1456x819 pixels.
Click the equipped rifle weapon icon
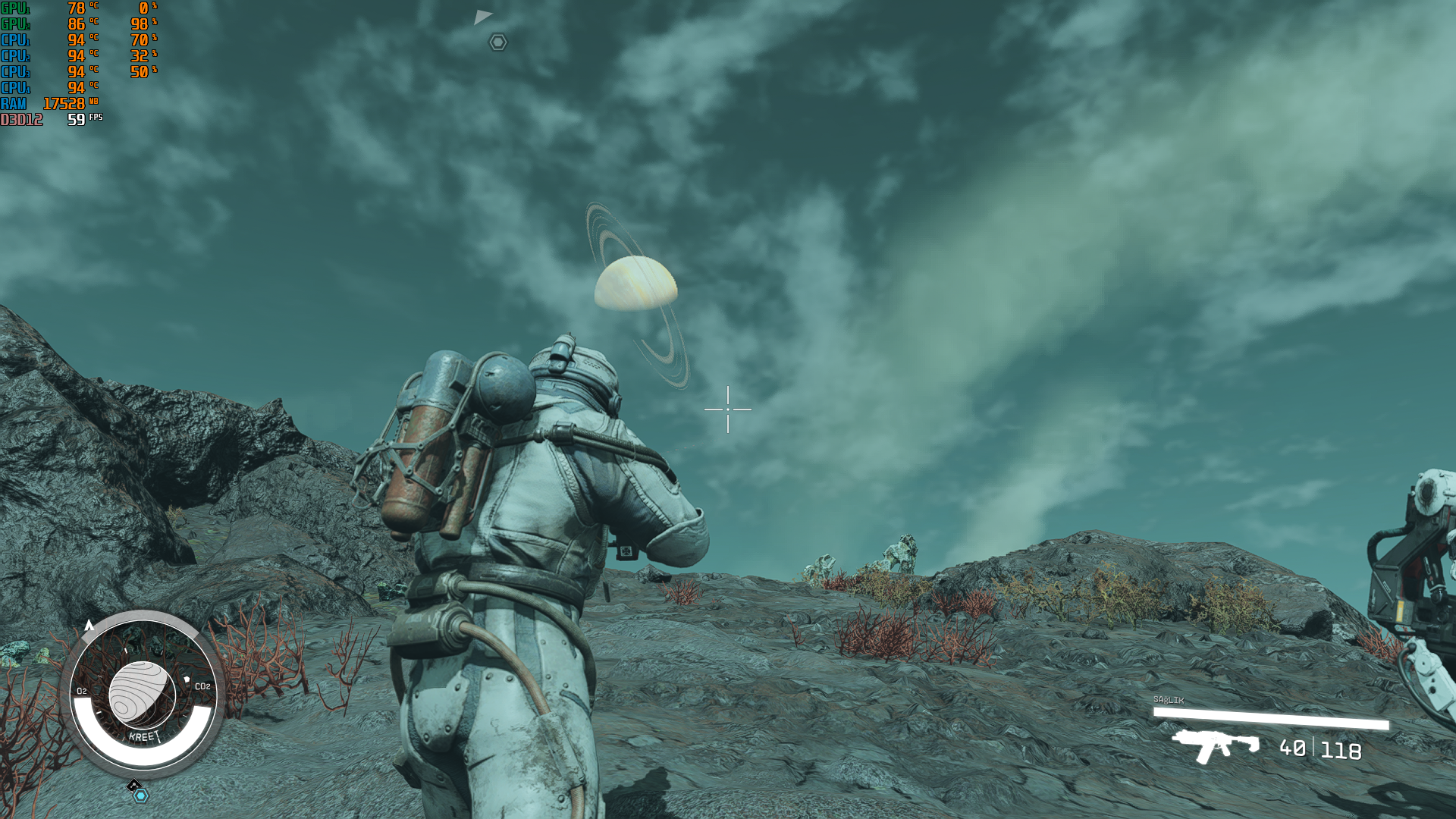tap(1215, 745)
